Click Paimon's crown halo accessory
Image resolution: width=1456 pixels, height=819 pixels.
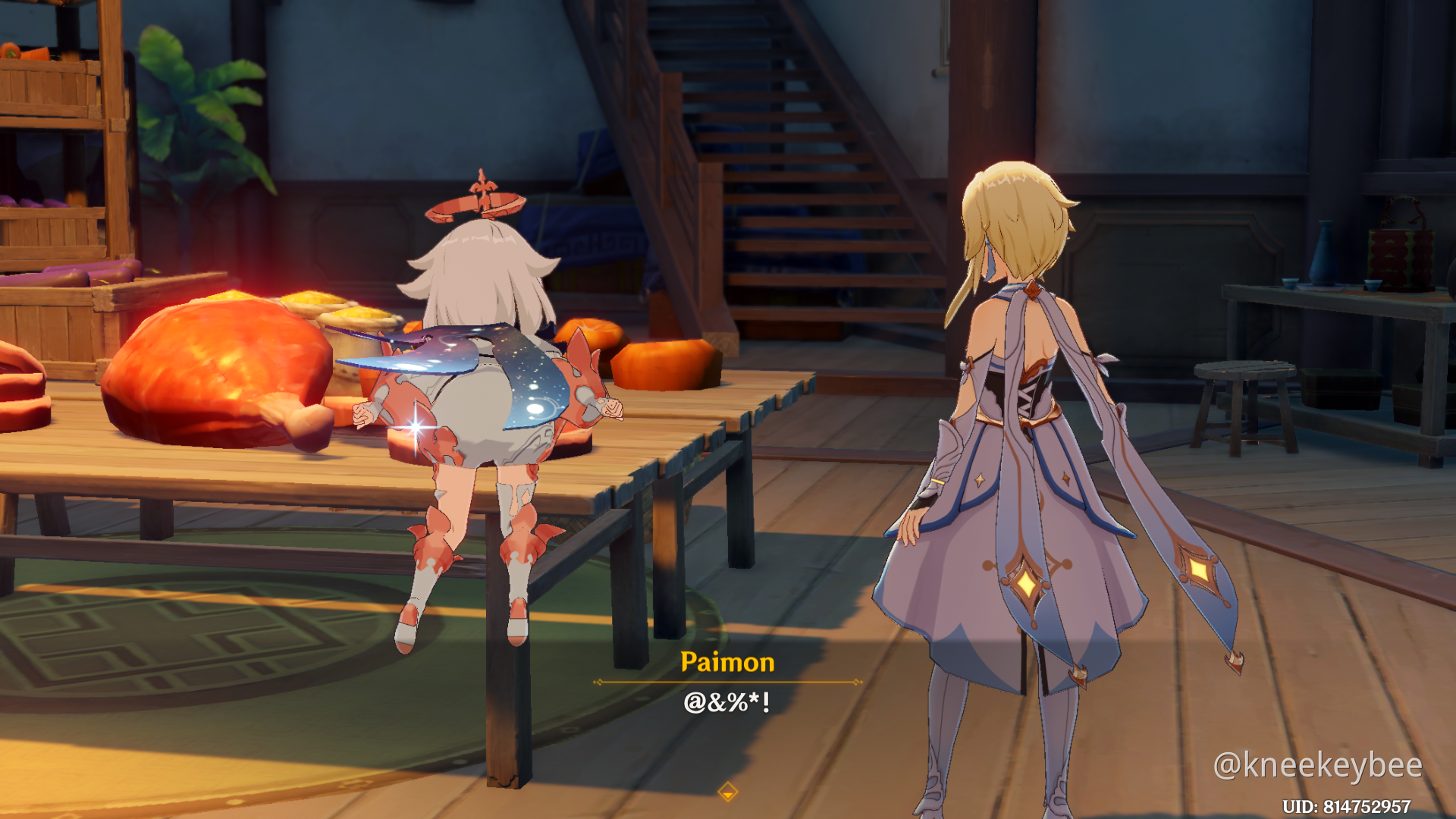[x=478, y=197]
